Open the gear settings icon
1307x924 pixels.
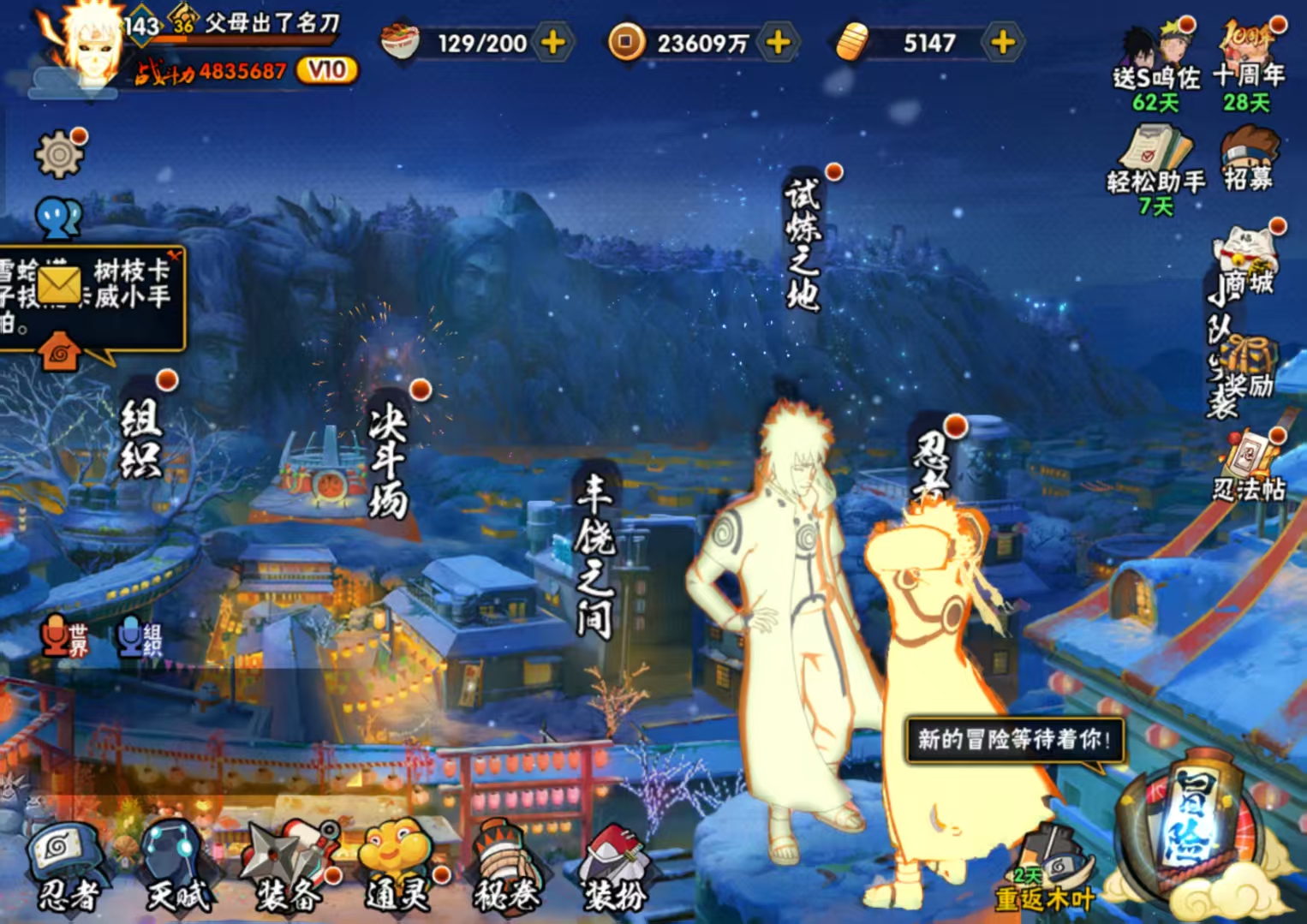tap(58, 154)
